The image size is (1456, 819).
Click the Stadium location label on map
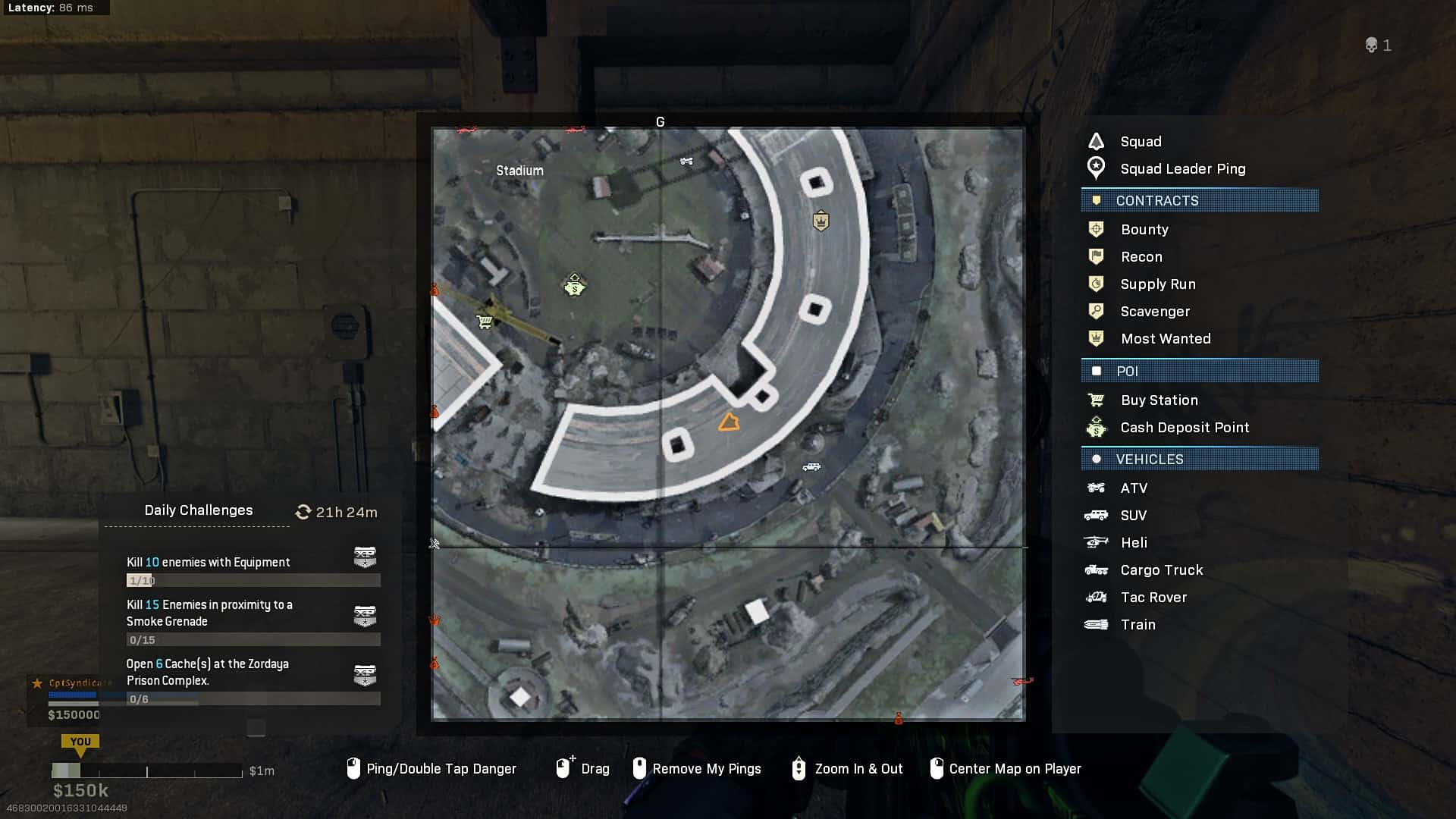click(x=519, y=171)
